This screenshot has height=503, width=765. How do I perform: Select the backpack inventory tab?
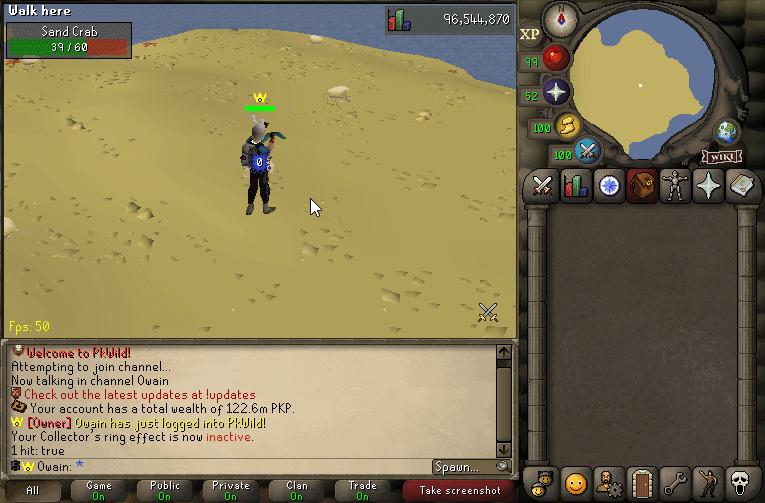click(x=642, y=186)
